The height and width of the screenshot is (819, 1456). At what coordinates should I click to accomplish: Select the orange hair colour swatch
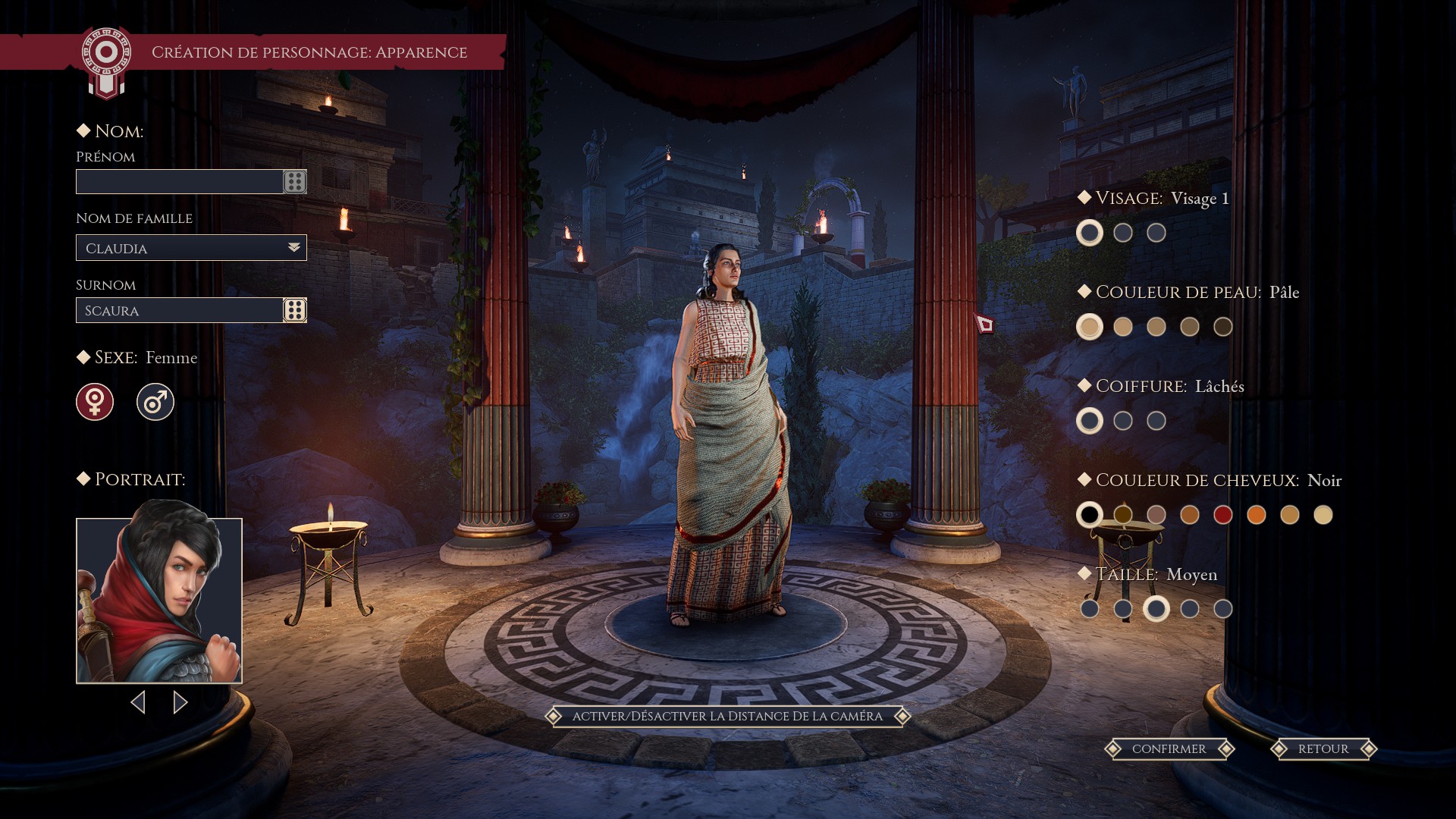[x=1257, y=515]
